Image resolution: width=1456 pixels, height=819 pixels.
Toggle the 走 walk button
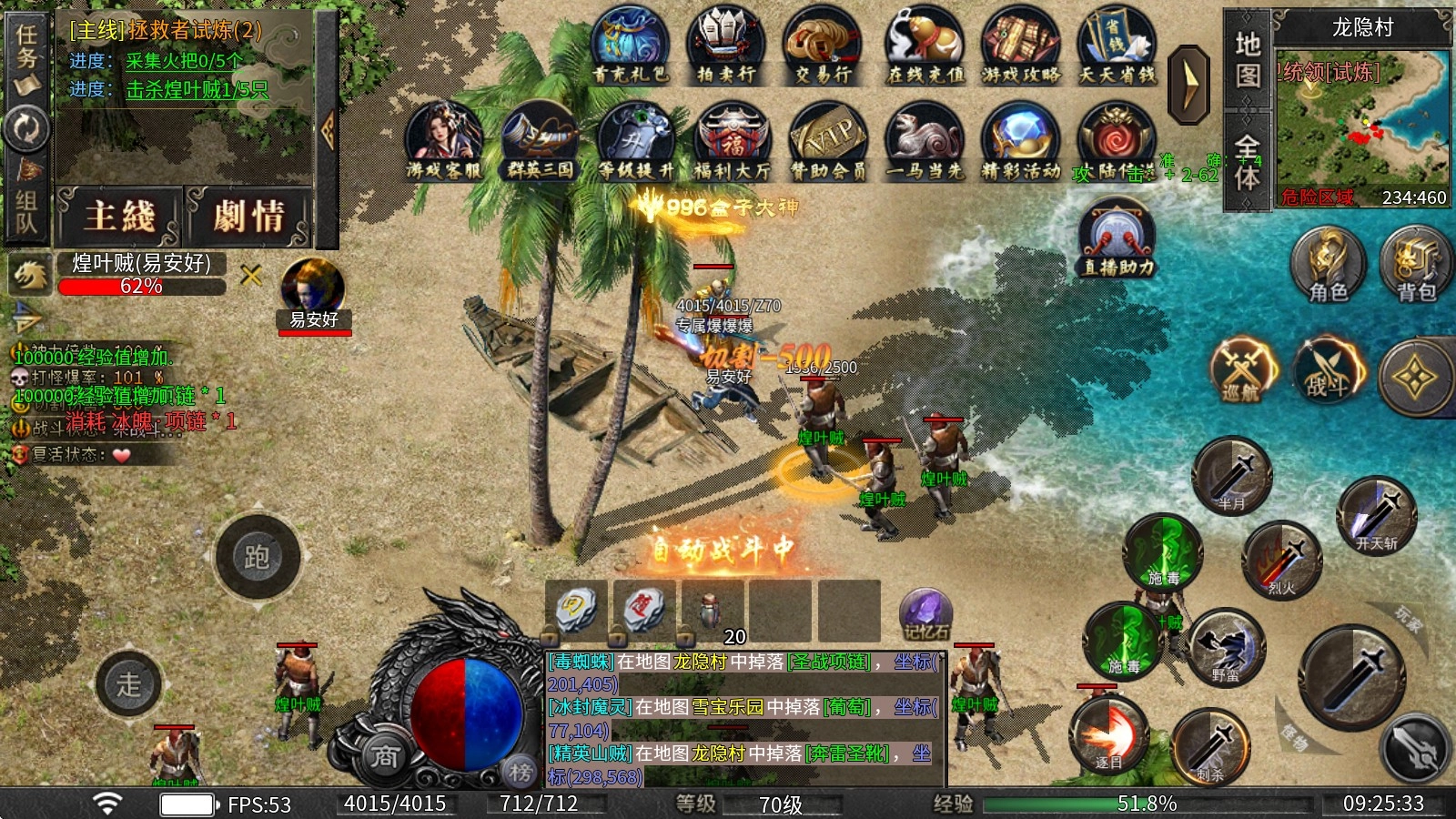[129, 683]
